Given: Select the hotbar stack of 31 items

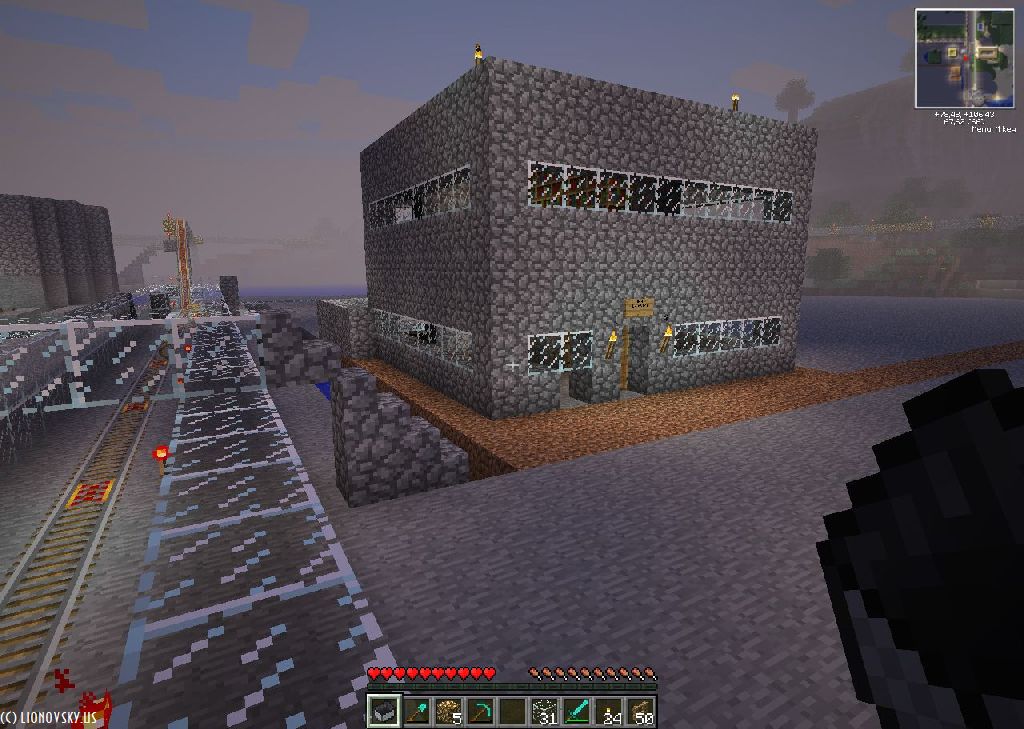Looking at the screenshot, I should point(544,711).
